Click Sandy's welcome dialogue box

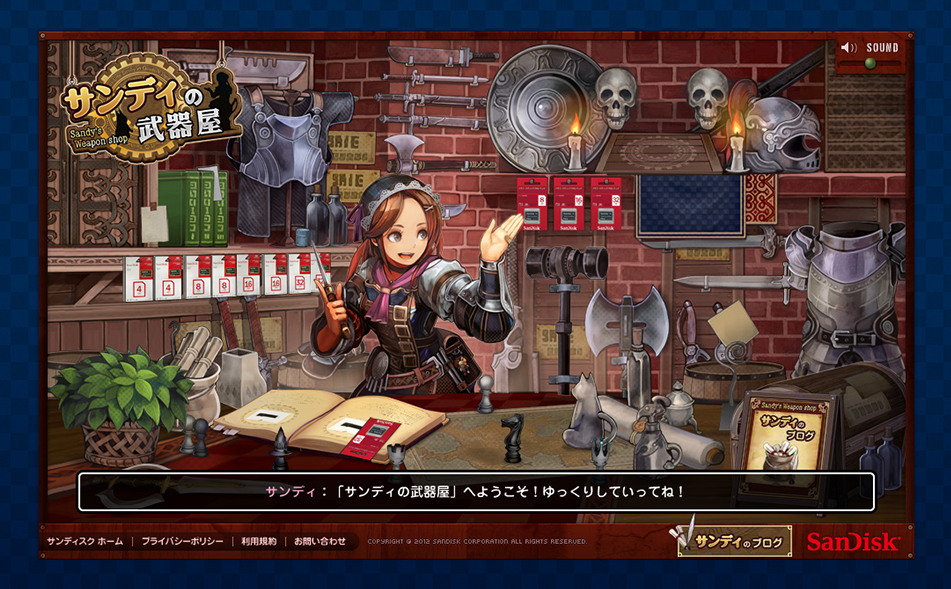point(476,492)
